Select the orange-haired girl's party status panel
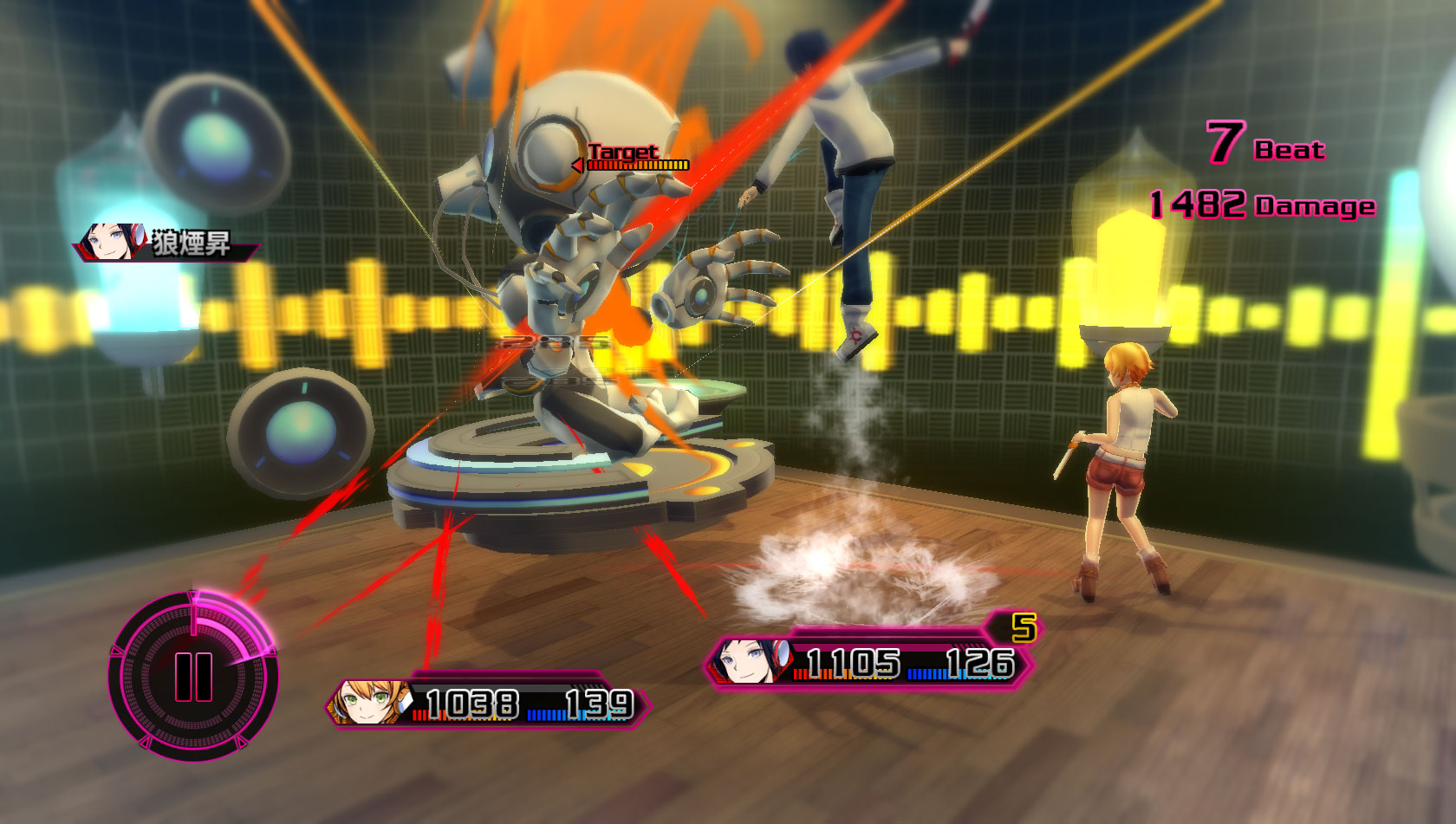This screenshot has width=1456, height=824. (x=488, y=703)
